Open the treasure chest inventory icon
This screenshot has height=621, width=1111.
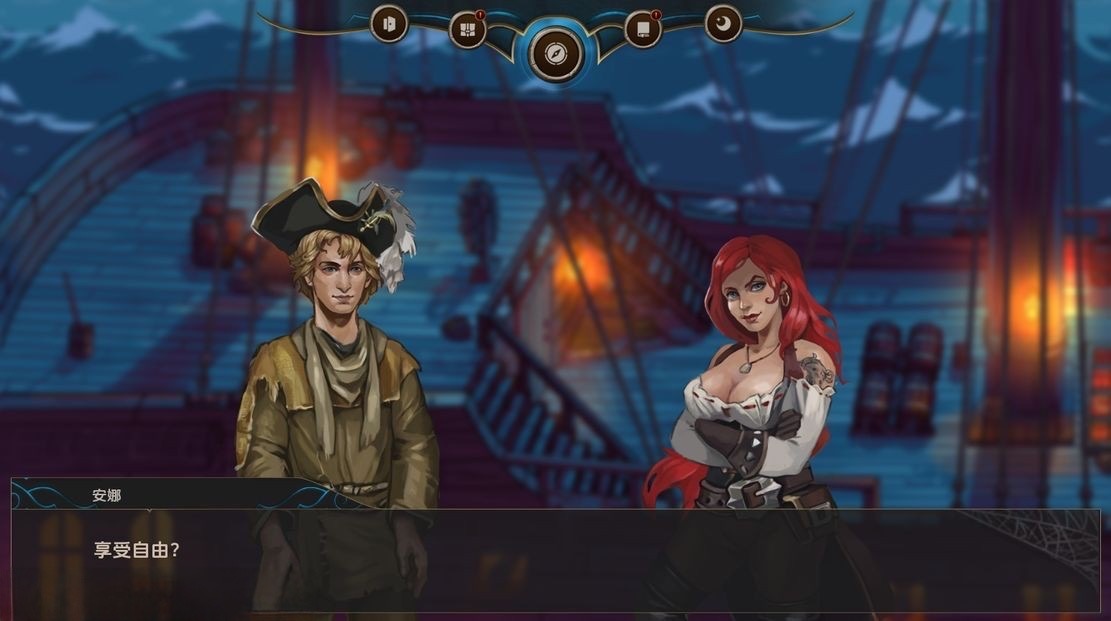(467, 30)
